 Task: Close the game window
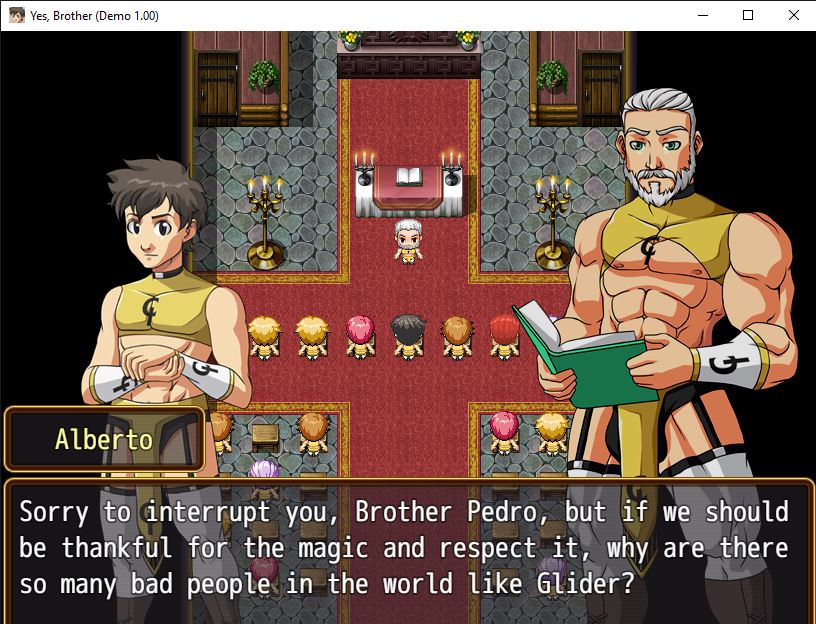793,15
